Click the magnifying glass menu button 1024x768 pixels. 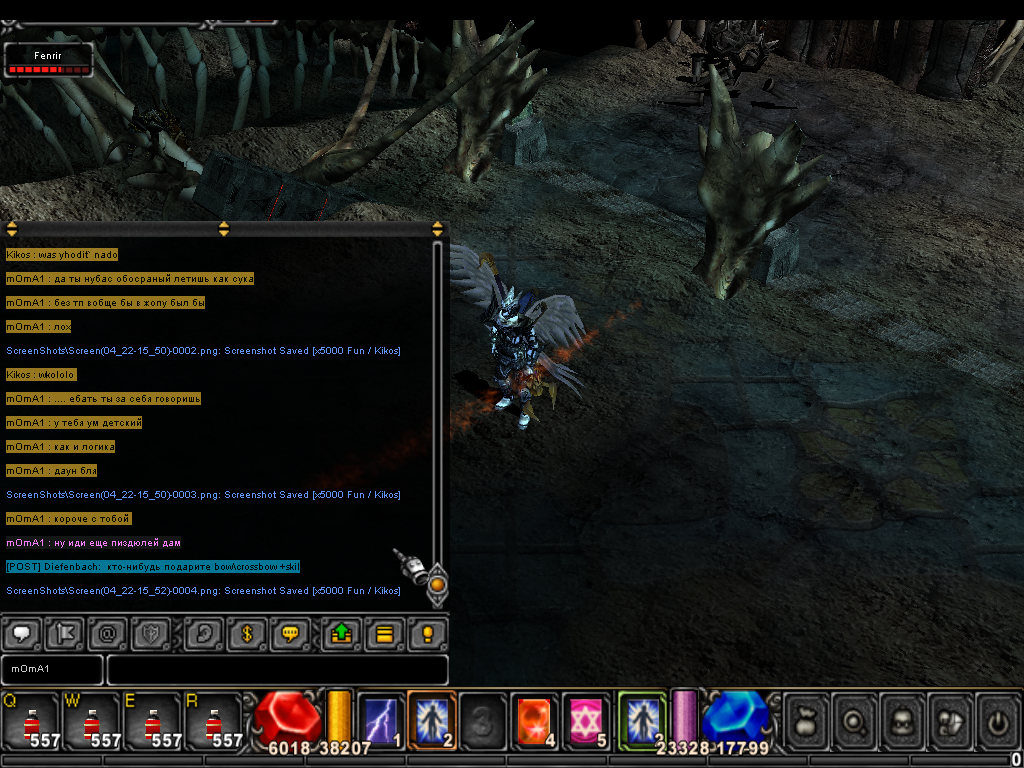[x=855, y=720]
